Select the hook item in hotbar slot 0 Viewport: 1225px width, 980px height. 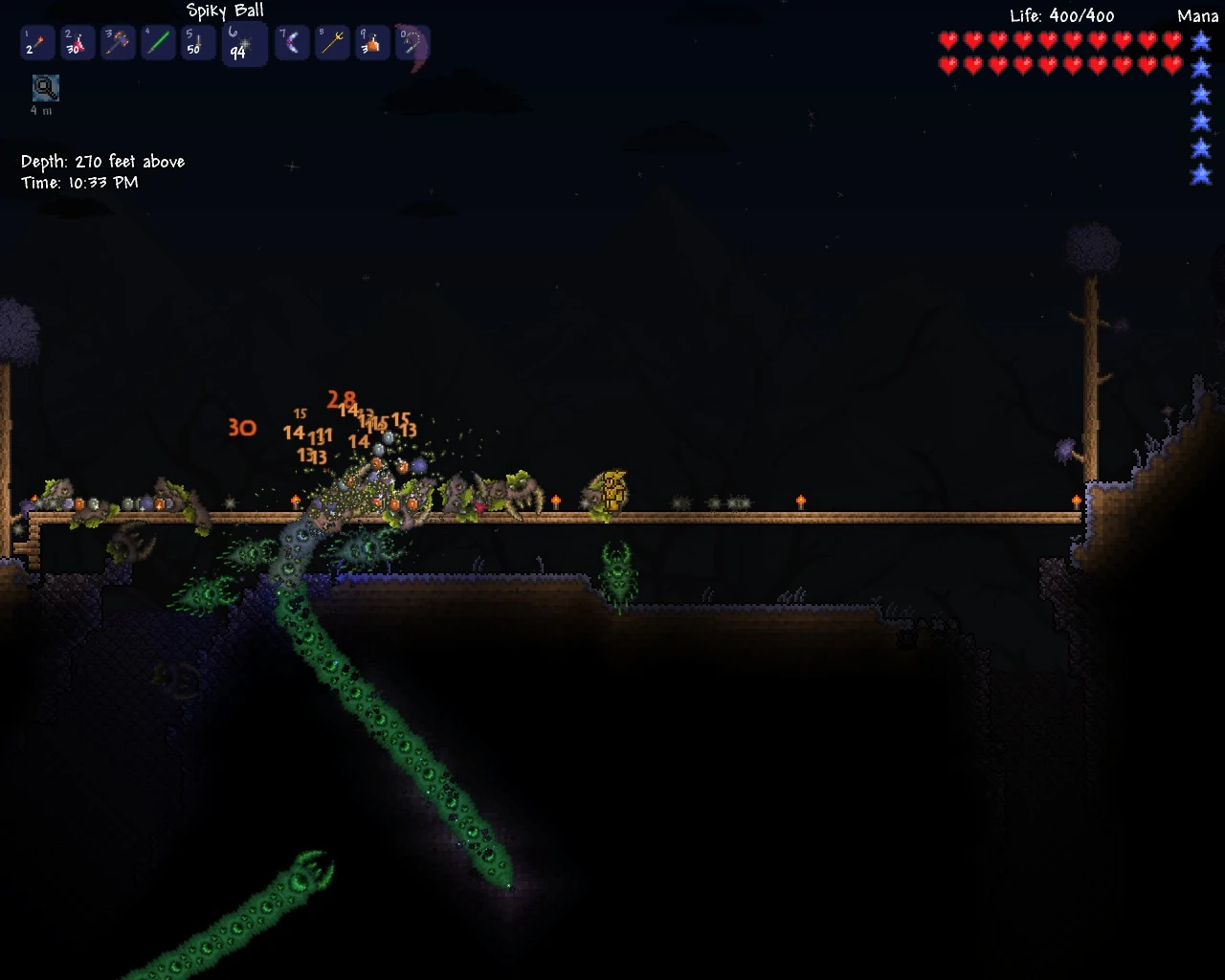412,43
